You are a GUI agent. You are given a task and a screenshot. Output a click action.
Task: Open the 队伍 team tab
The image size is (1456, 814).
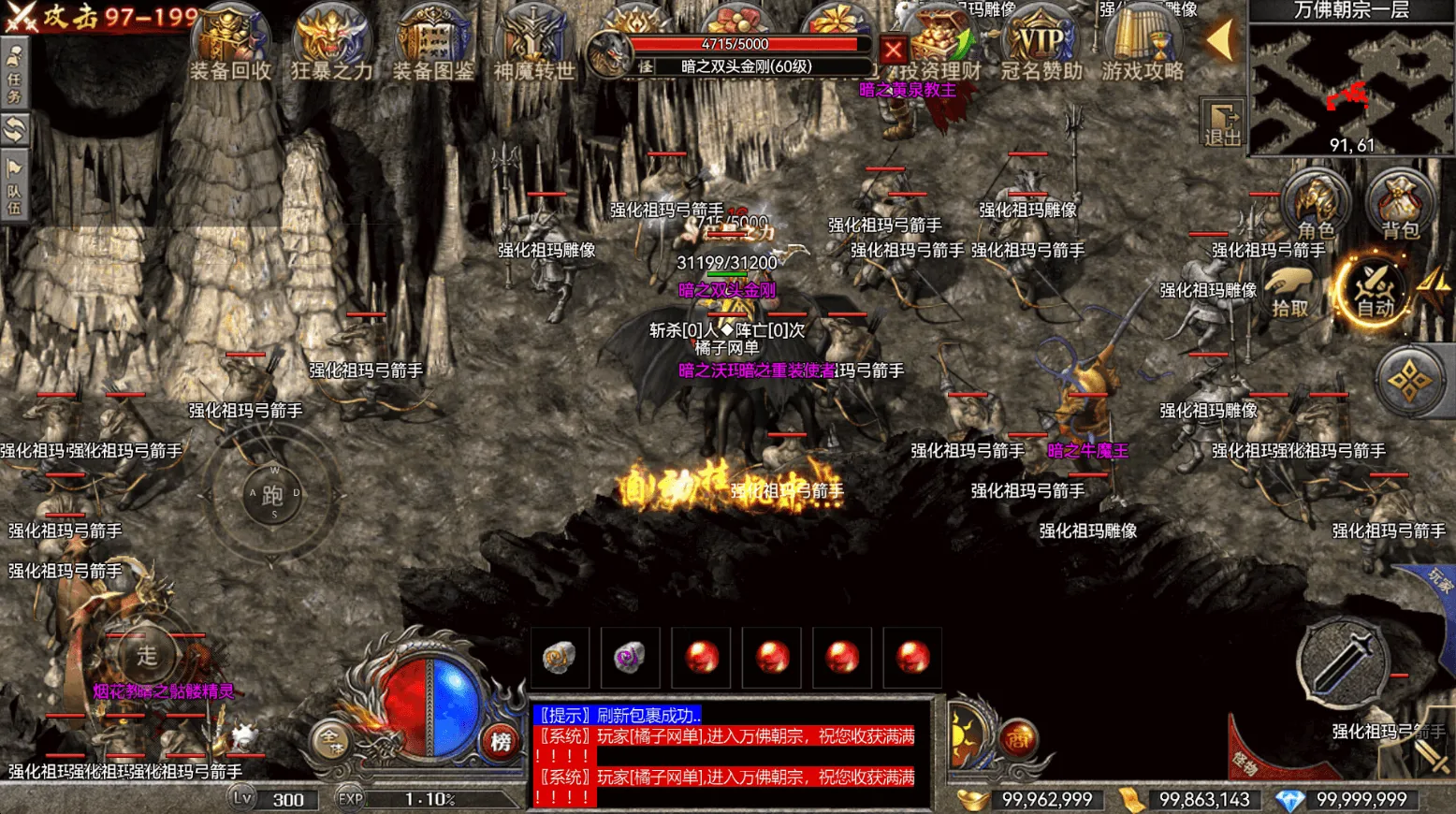(14, 187)
